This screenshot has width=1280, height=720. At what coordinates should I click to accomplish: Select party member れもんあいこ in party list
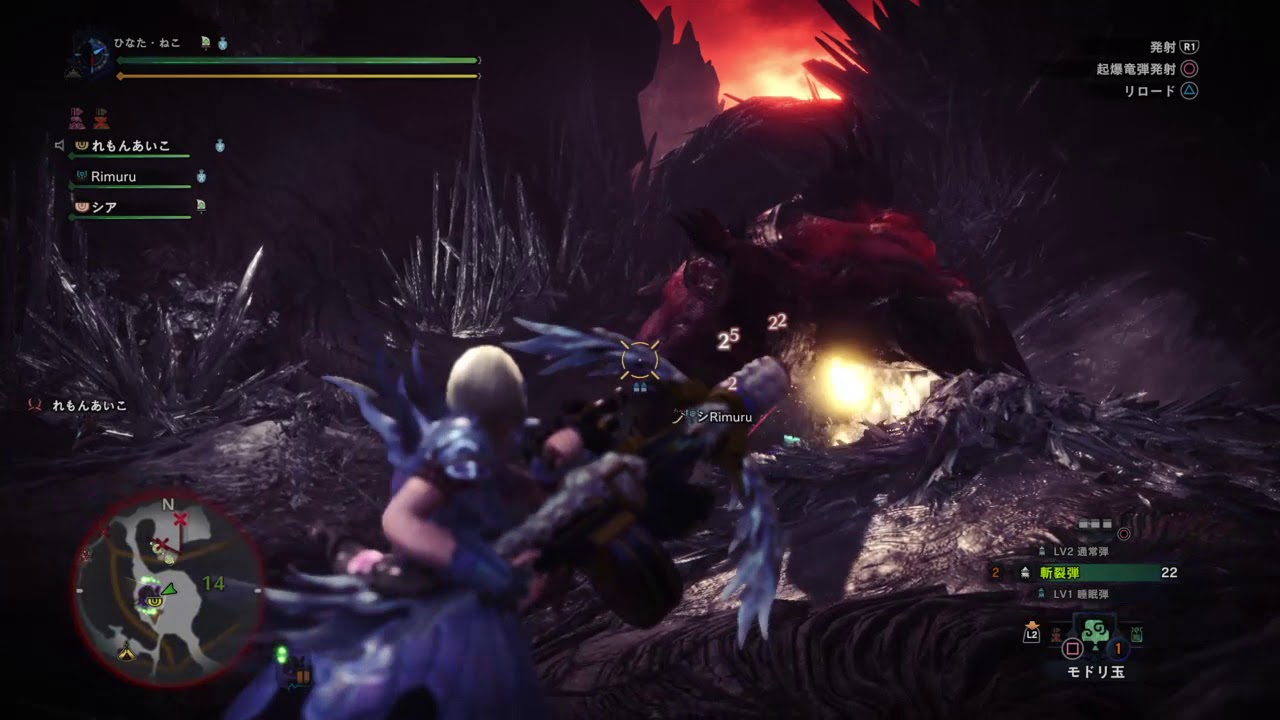[x=130, y=146]
